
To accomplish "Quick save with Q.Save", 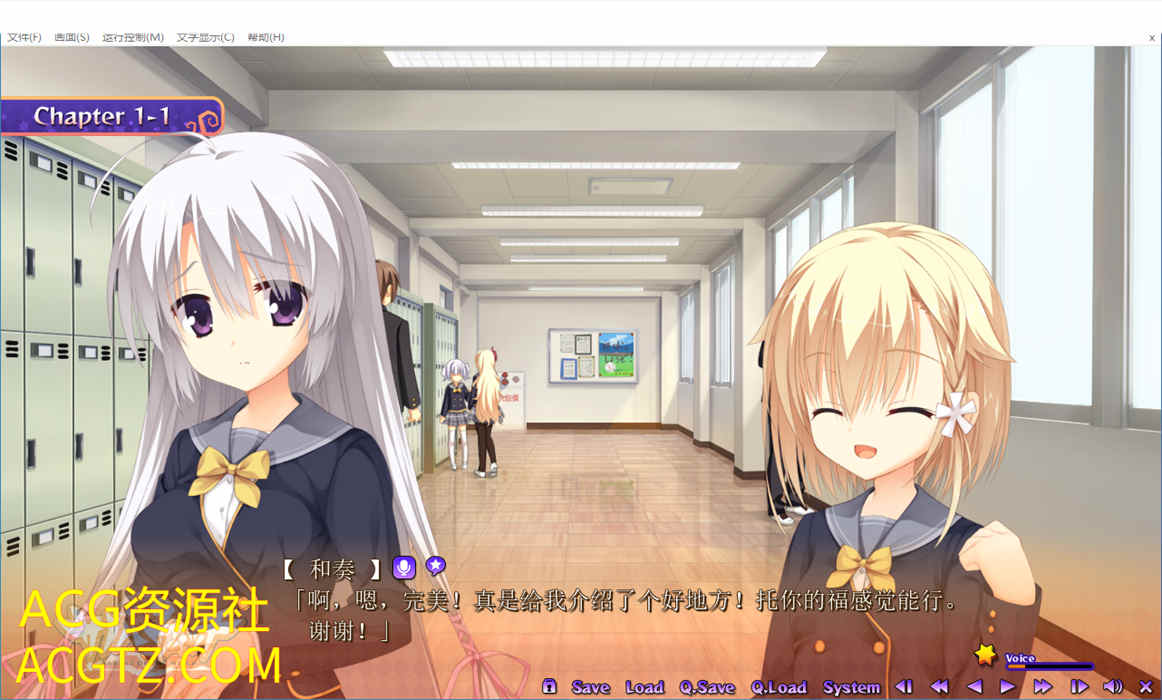I will 707,687.
